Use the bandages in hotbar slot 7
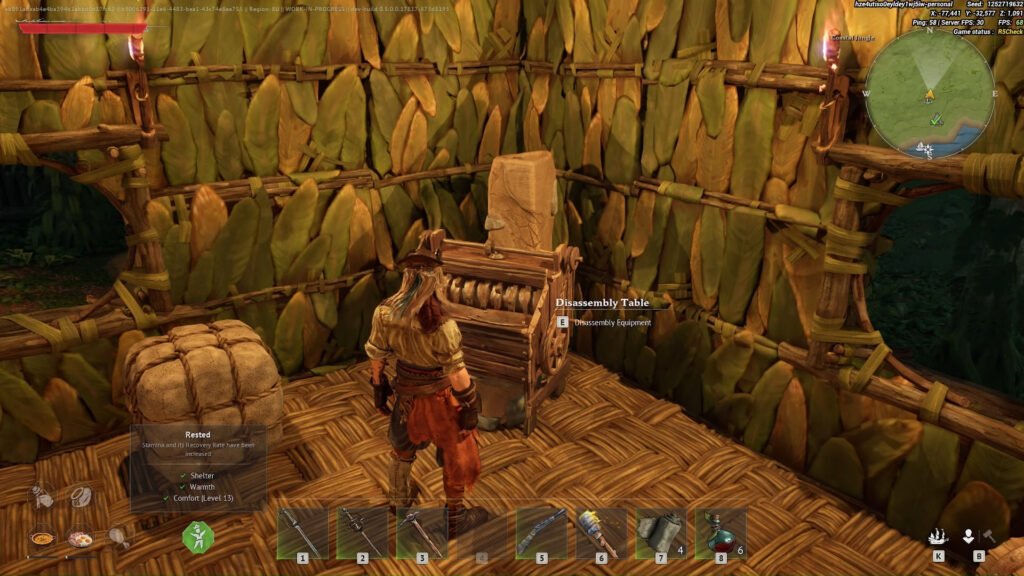The image size is (1024, 576). pos(660,532)
